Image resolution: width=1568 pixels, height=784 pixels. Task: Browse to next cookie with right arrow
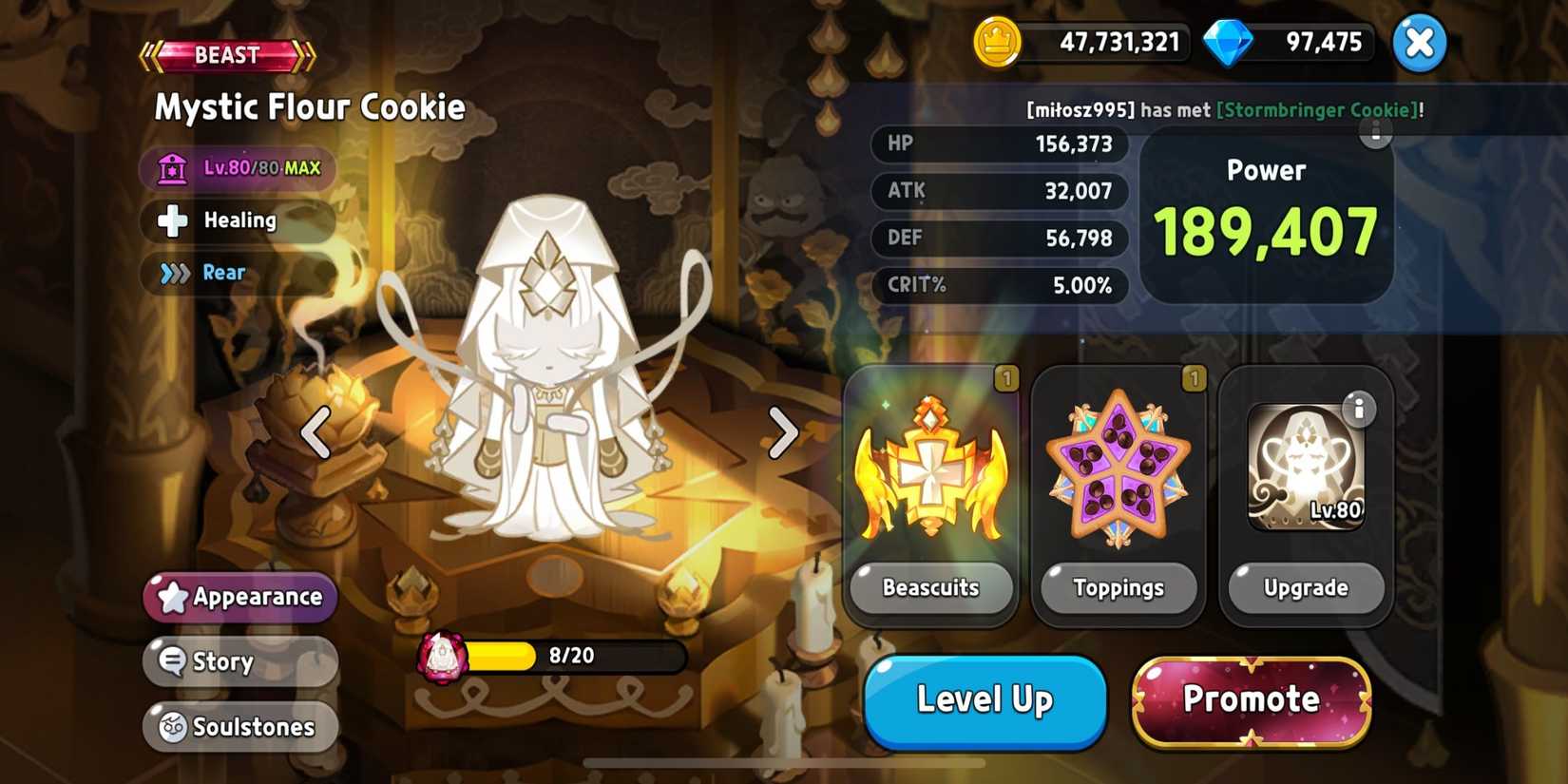[x=785, y=433]
